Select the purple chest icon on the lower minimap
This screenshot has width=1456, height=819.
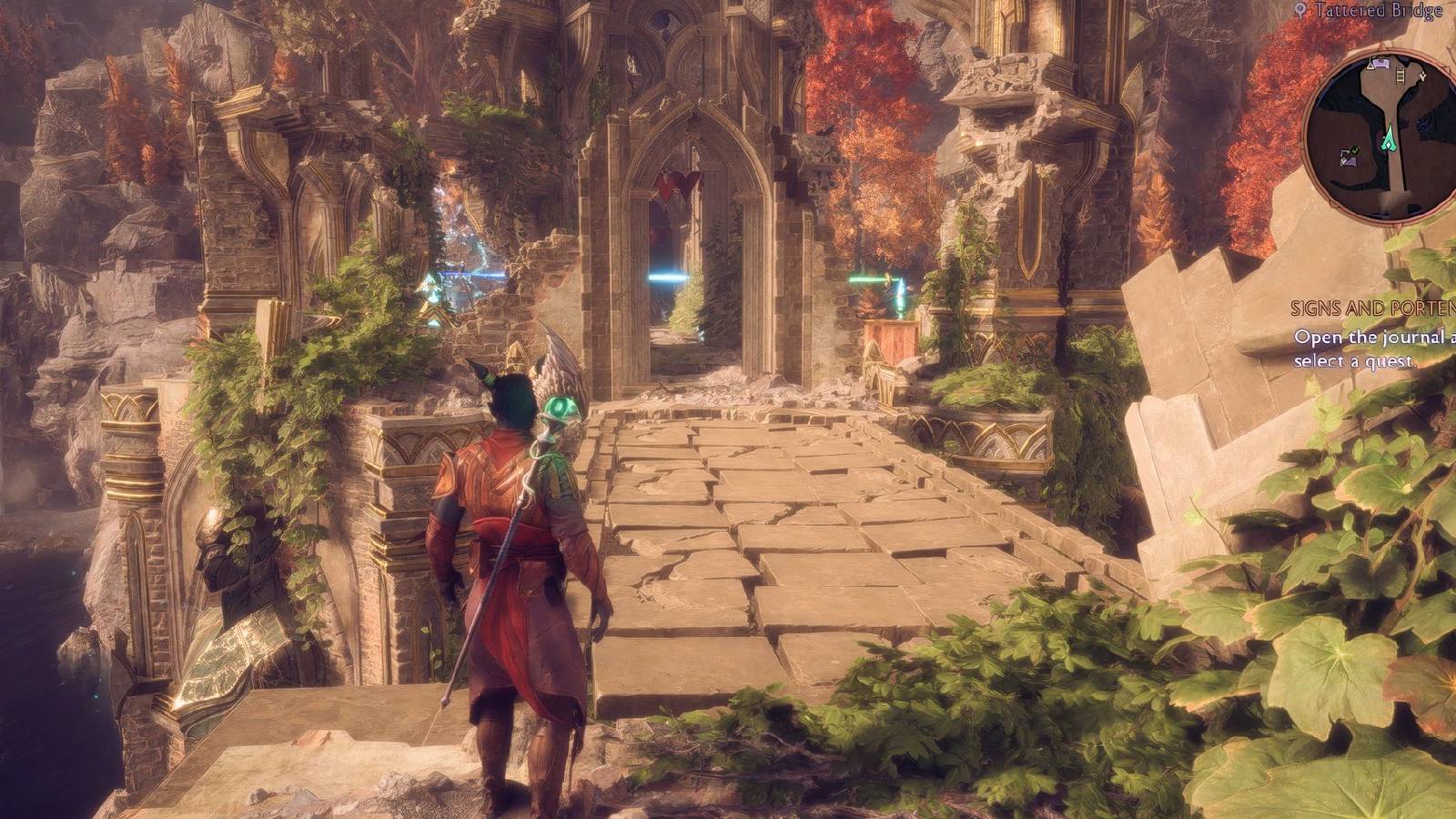click(x=1350, y=162)
